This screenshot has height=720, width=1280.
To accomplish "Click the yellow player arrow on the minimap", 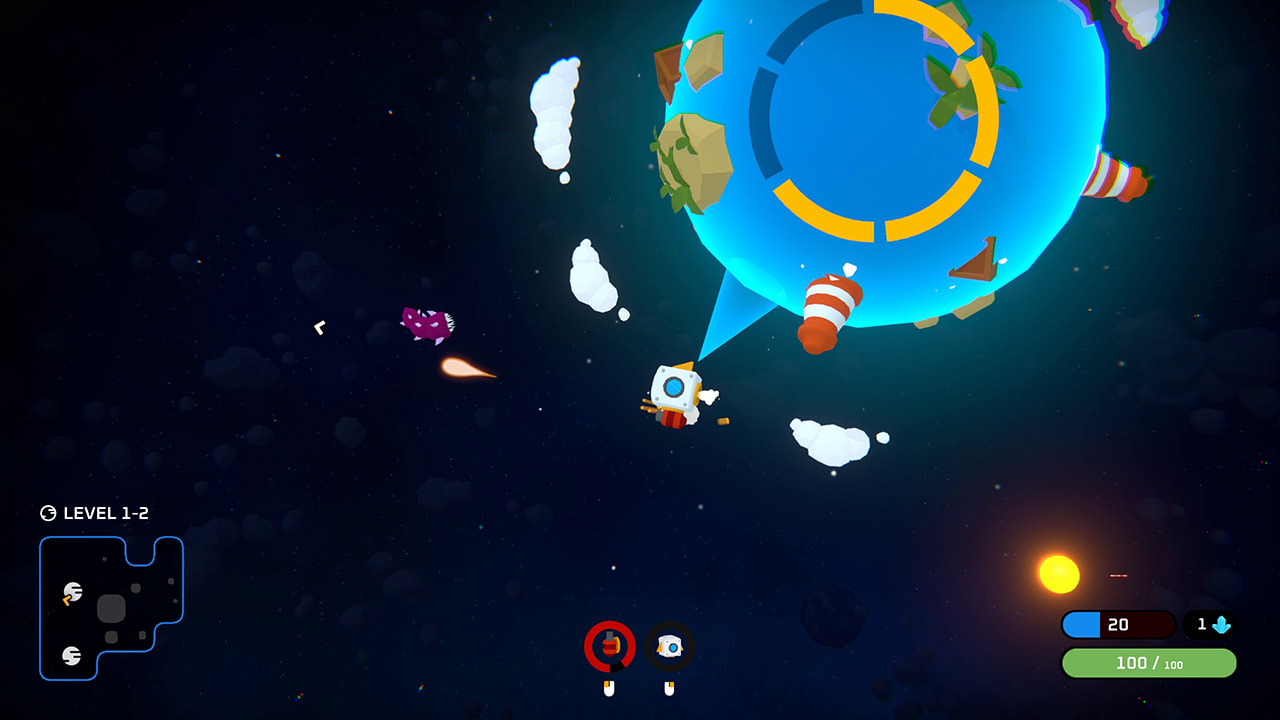I will (66, 601).
